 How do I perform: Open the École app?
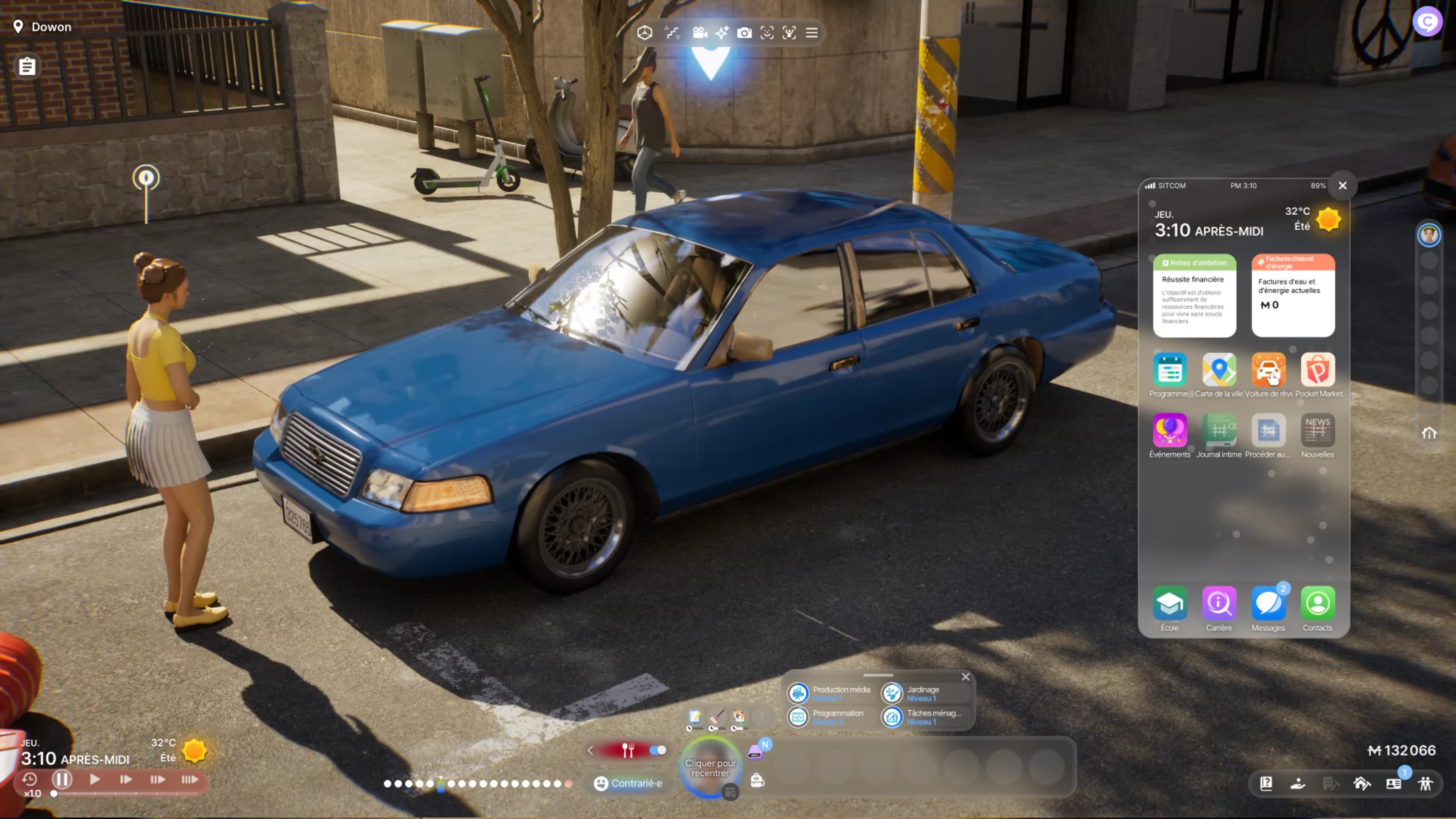pos(1169,604)
